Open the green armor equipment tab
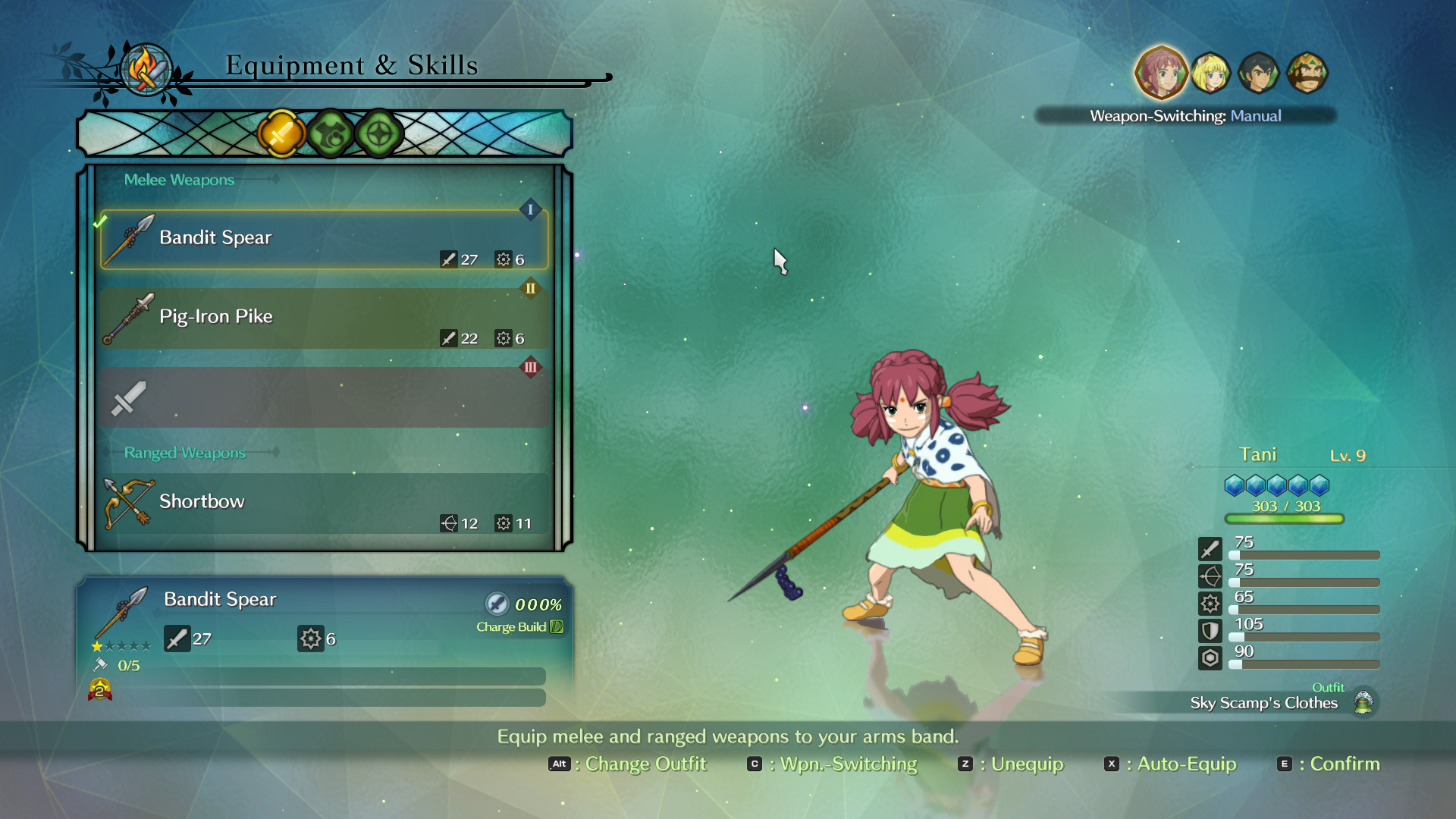The width and height of the screenshot is (1456, 819). coord(331,134)
